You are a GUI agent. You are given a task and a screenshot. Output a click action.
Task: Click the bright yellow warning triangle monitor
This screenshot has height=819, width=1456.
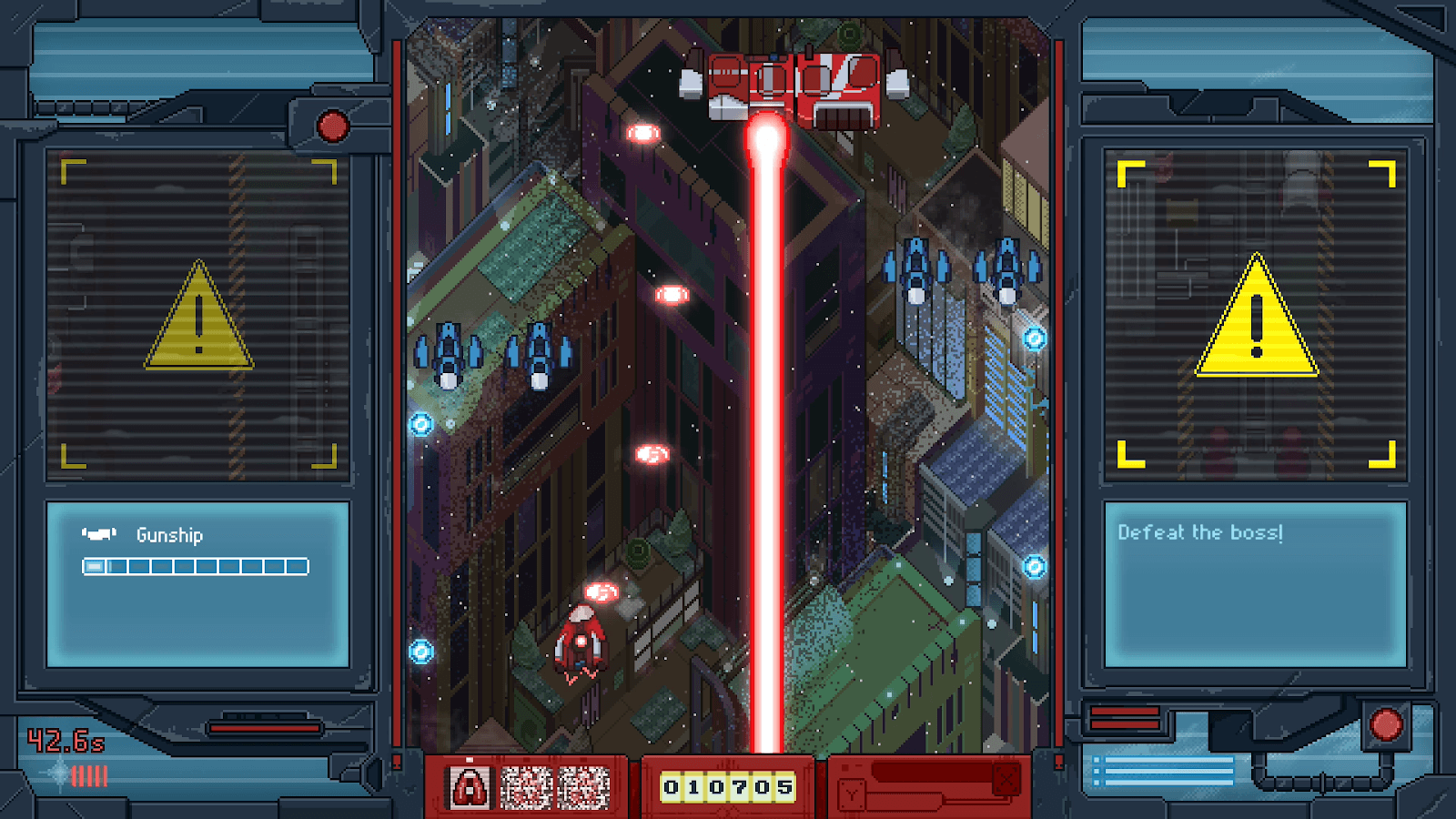pyautogui.click(x=1256, y=315)
